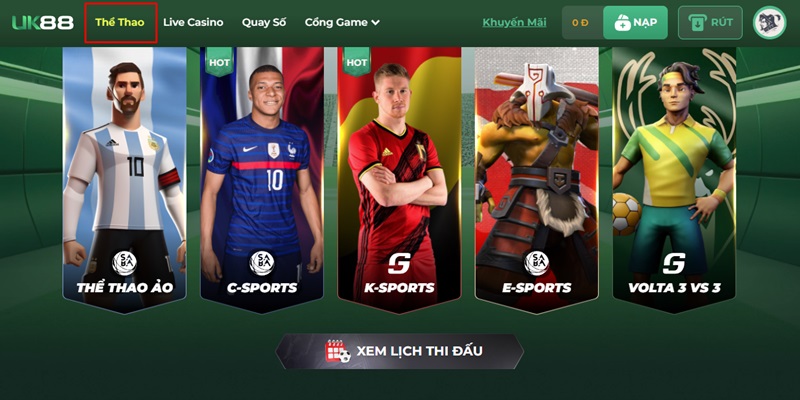The width and height of the screenshot is (800, 400).
Task: Open the user profile avatar
Action: (x=769, y=22)
